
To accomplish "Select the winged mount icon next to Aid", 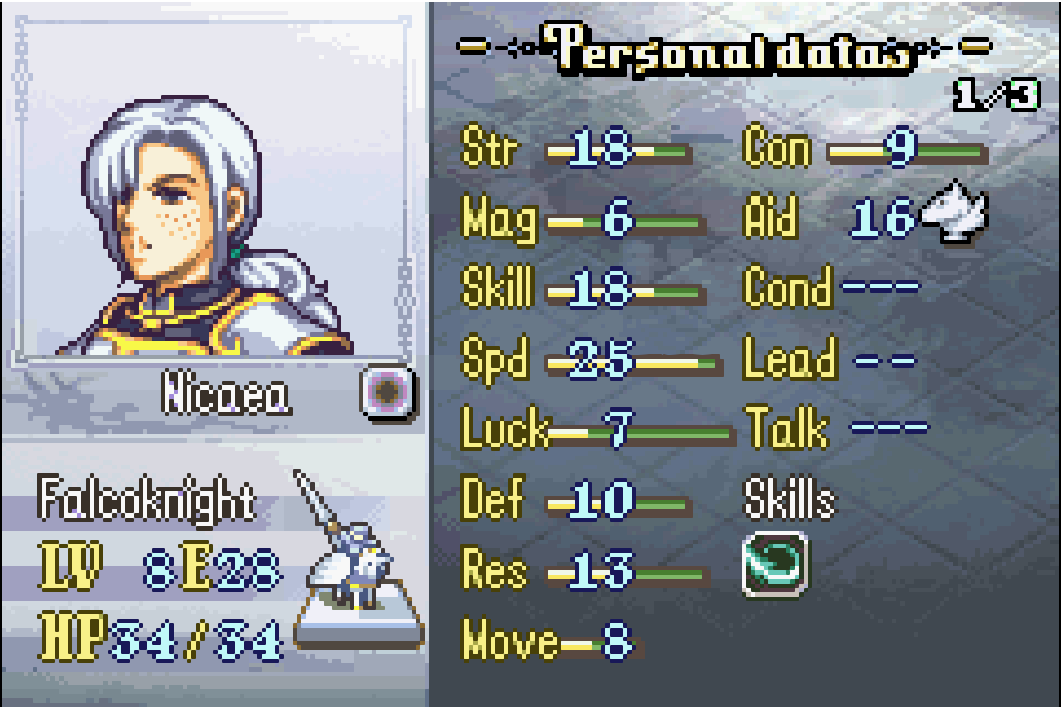I will pos(954,215).
